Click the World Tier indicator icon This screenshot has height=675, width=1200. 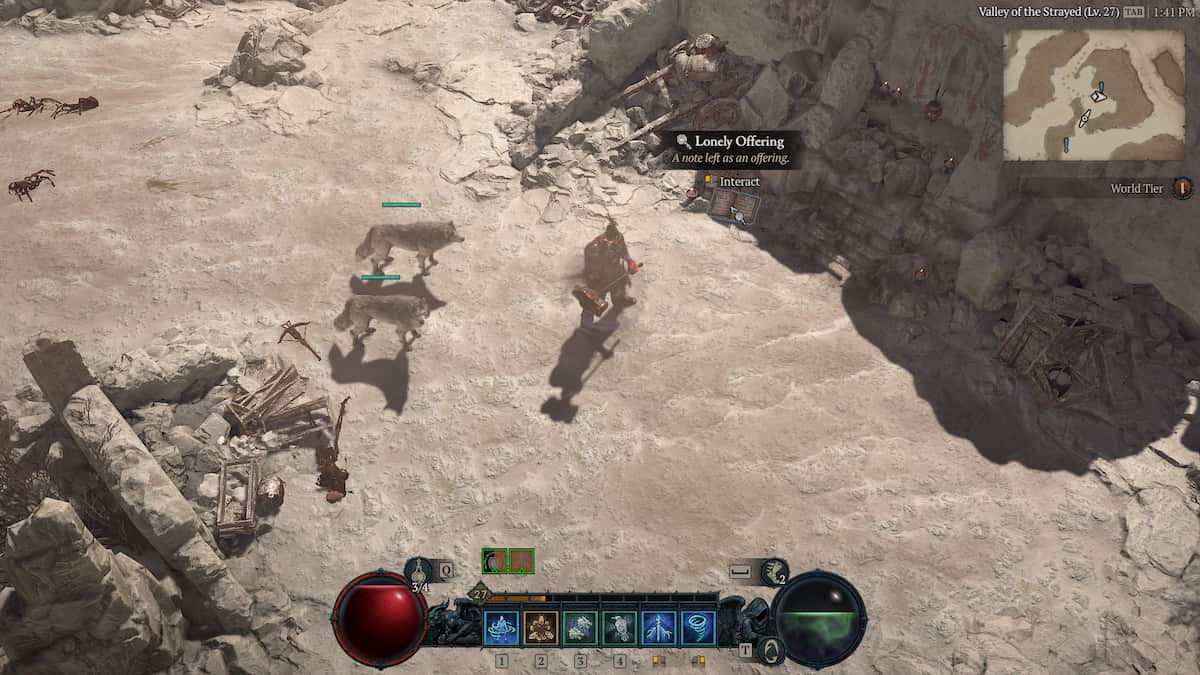coord(1183,188)
